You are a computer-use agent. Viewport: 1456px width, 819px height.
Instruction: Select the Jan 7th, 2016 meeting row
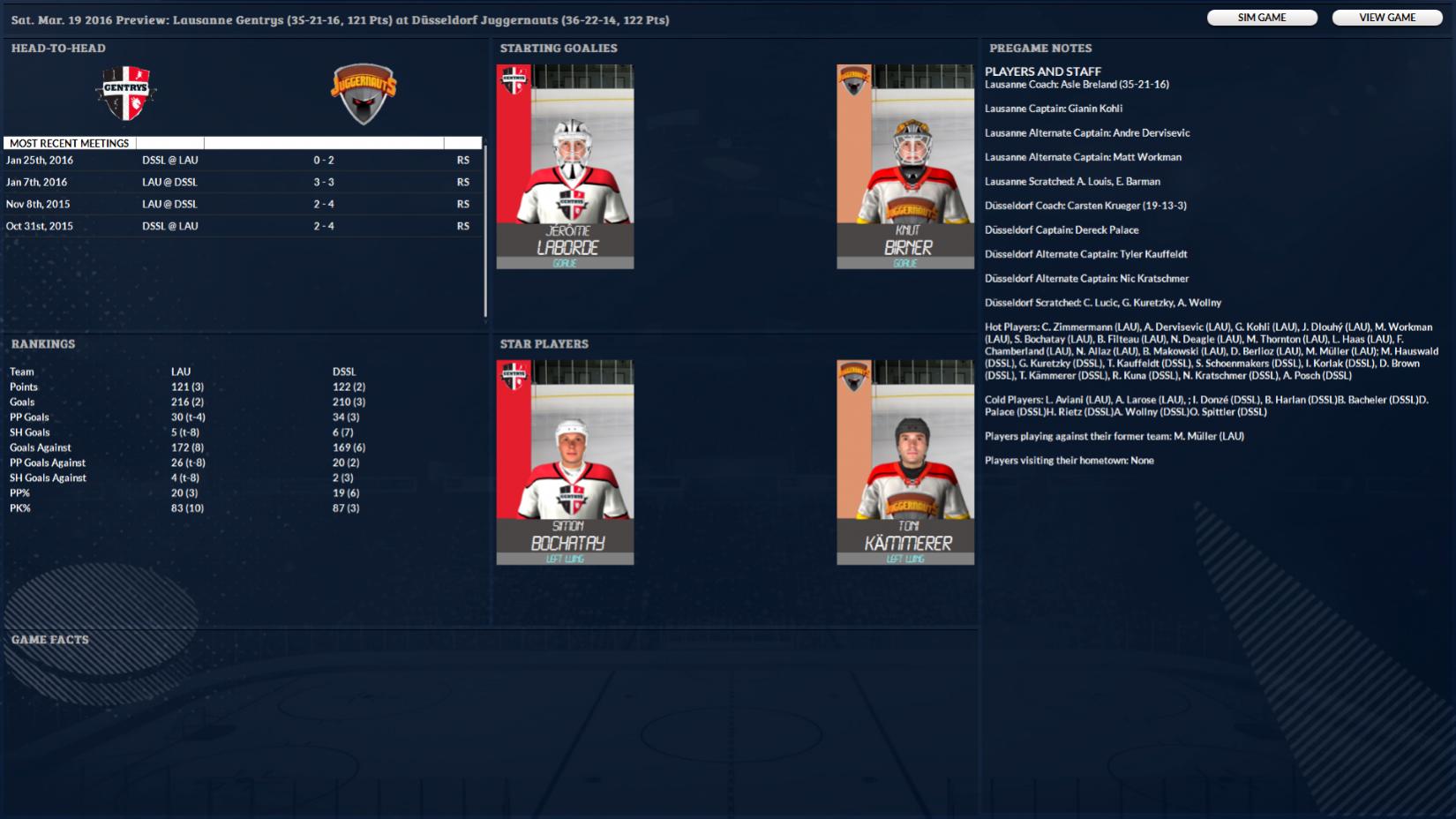243,183
